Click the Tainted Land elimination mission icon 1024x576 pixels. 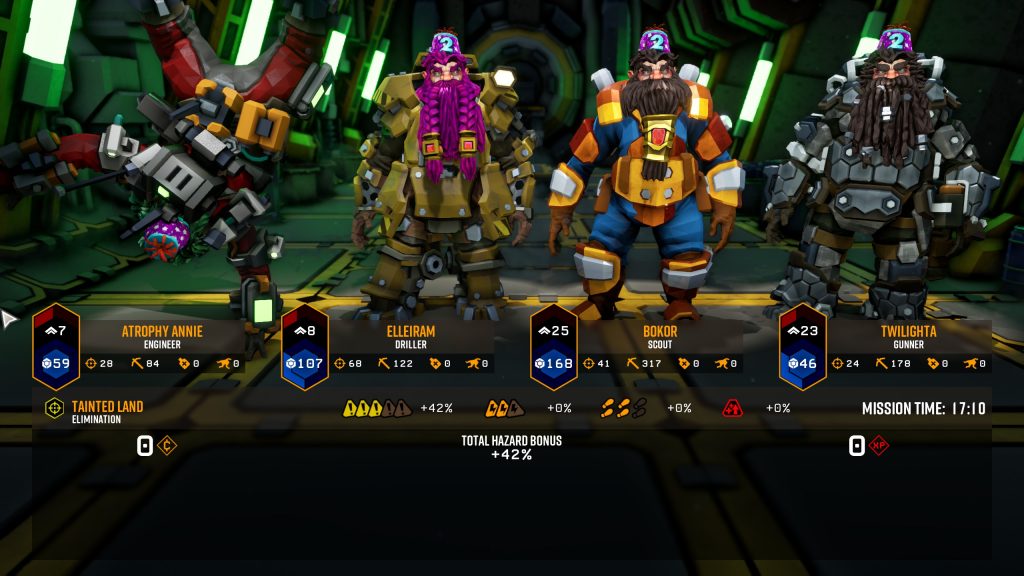point(54,408)
